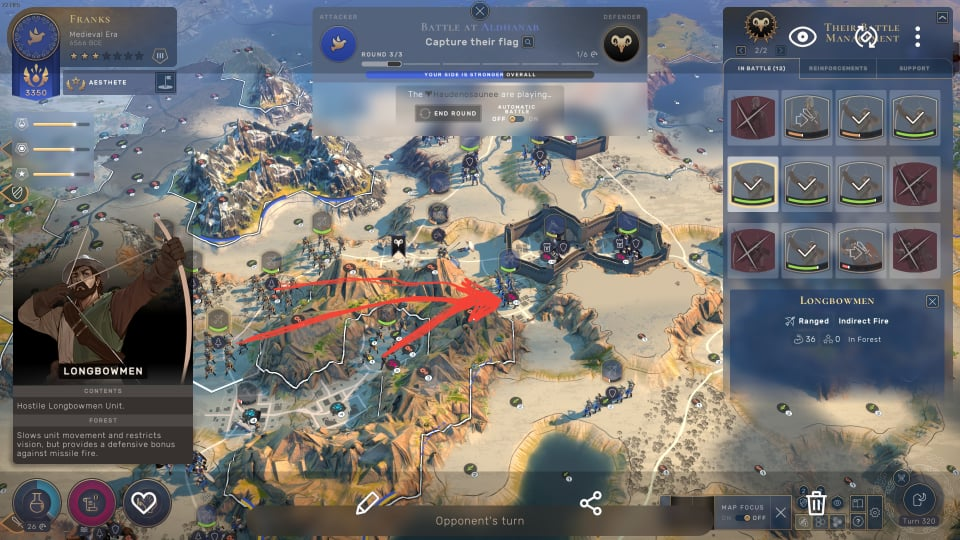This screenshot has height=540, width=960.
Task: Open the encyclopedia book icon
Action: [857, 504]
